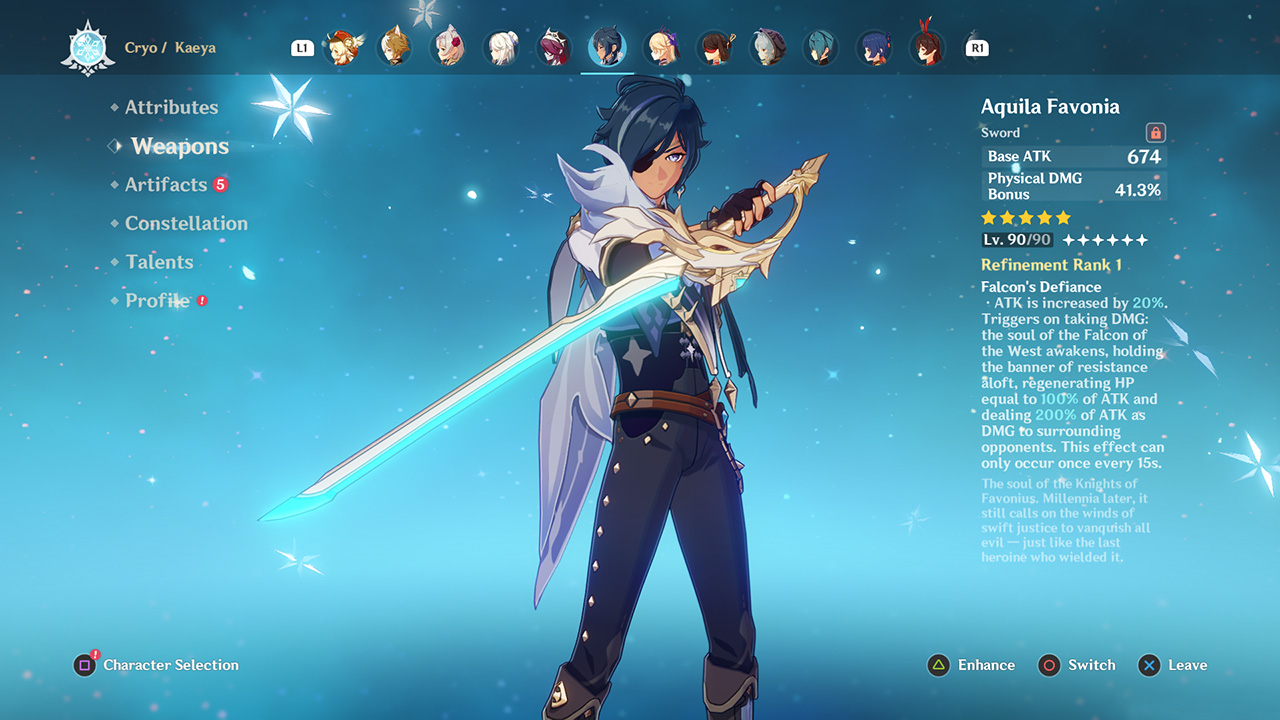Open the Profile menu entry
This screenshot has height=720, width=1280.
point(157,300)
